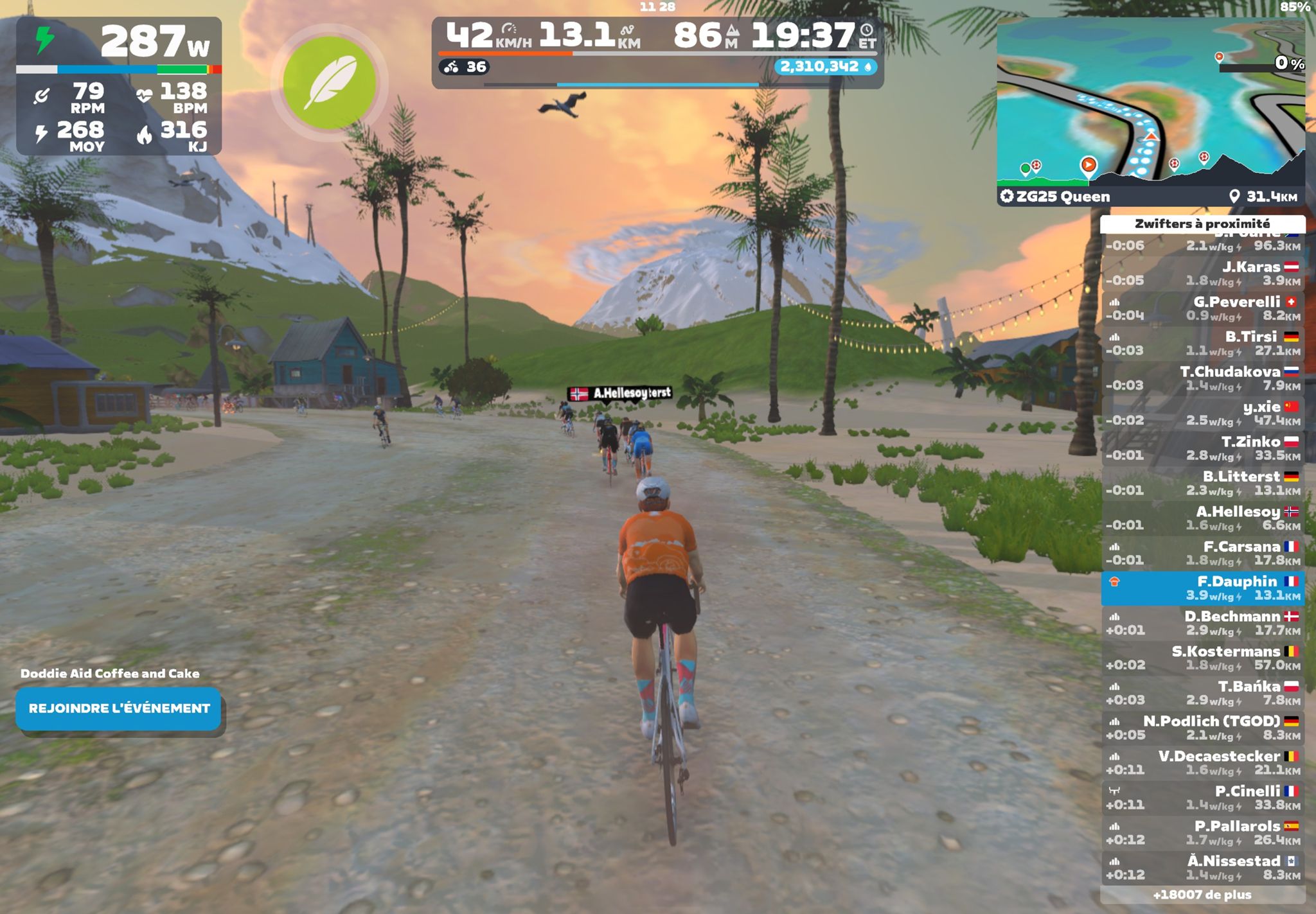This screenshot has width=1316, height=914.
Task: Click the A.Hellesoy name tag above rider
Action: point(621,393)
